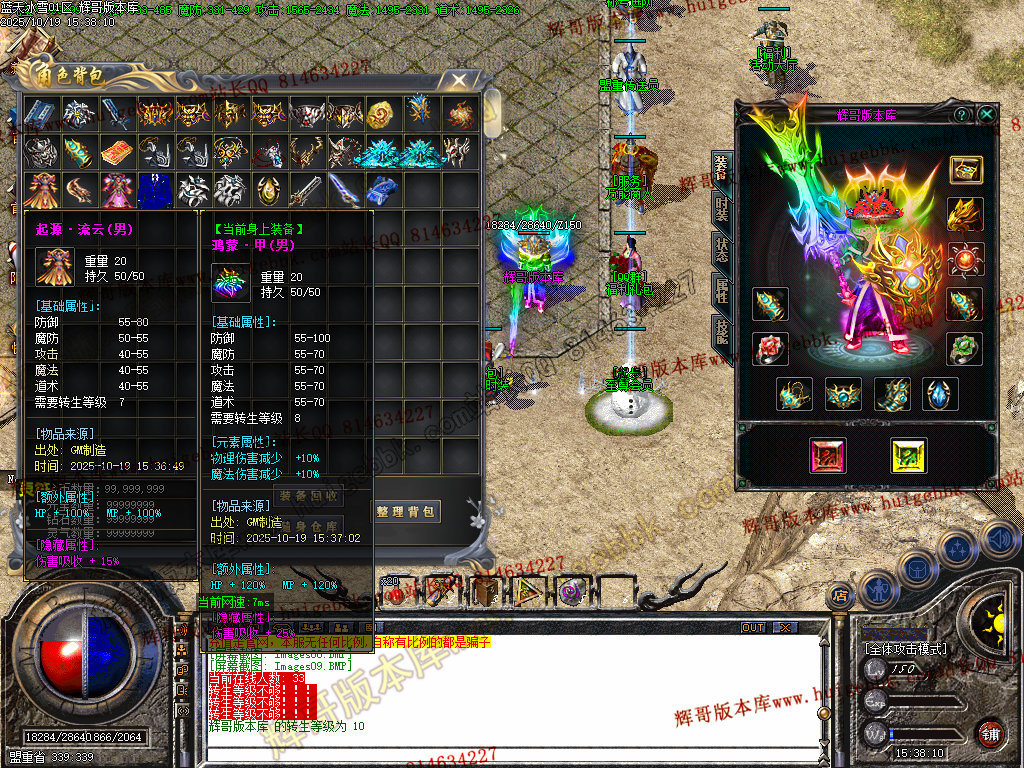Select the red talisman stack in the bag
The width and height of the screenshot is (1024, 768).
(x=116, y=152)
